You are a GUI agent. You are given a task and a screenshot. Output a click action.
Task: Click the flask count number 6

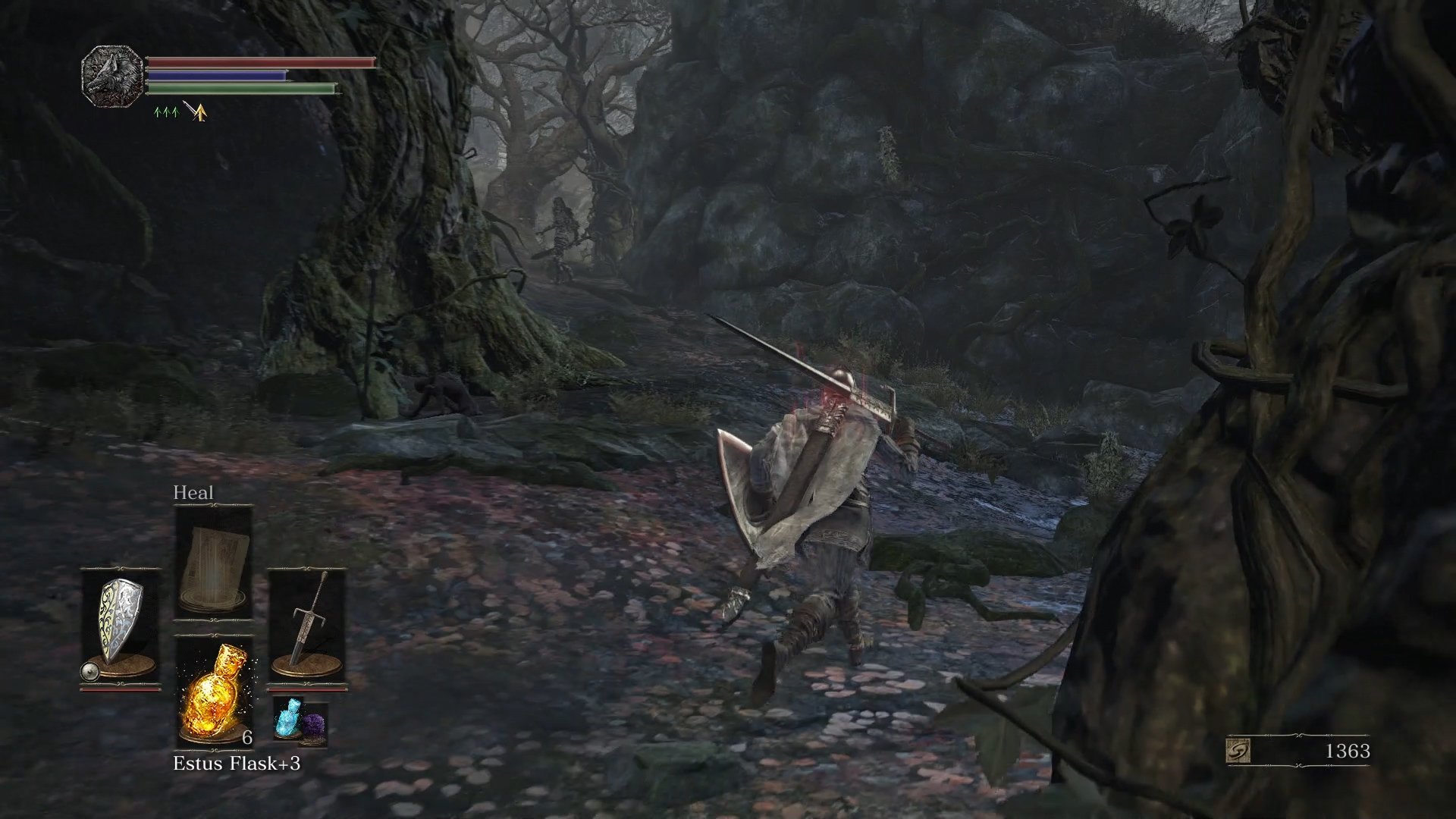(246, 738)
